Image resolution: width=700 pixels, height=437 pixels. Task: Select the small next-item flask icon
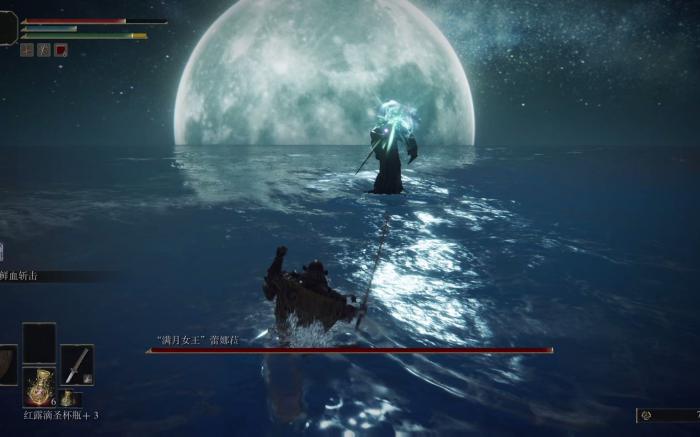66,398
